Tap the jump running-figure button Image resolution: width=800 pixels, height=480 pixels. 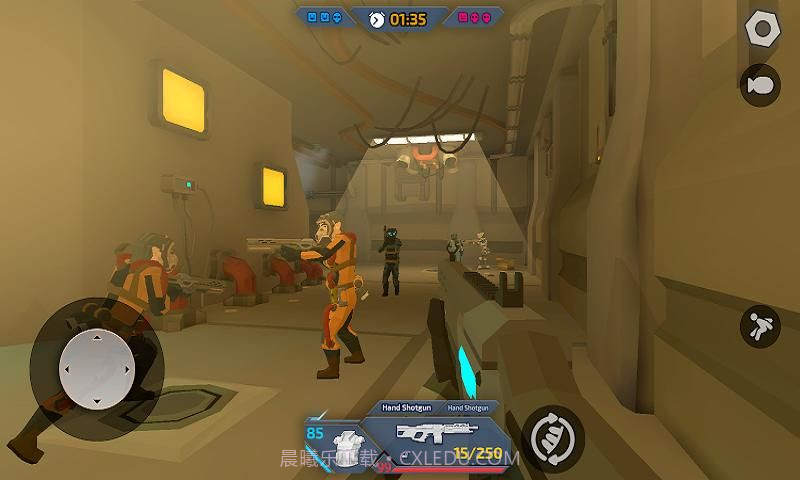pyautogui.click(x=761, y=326)
